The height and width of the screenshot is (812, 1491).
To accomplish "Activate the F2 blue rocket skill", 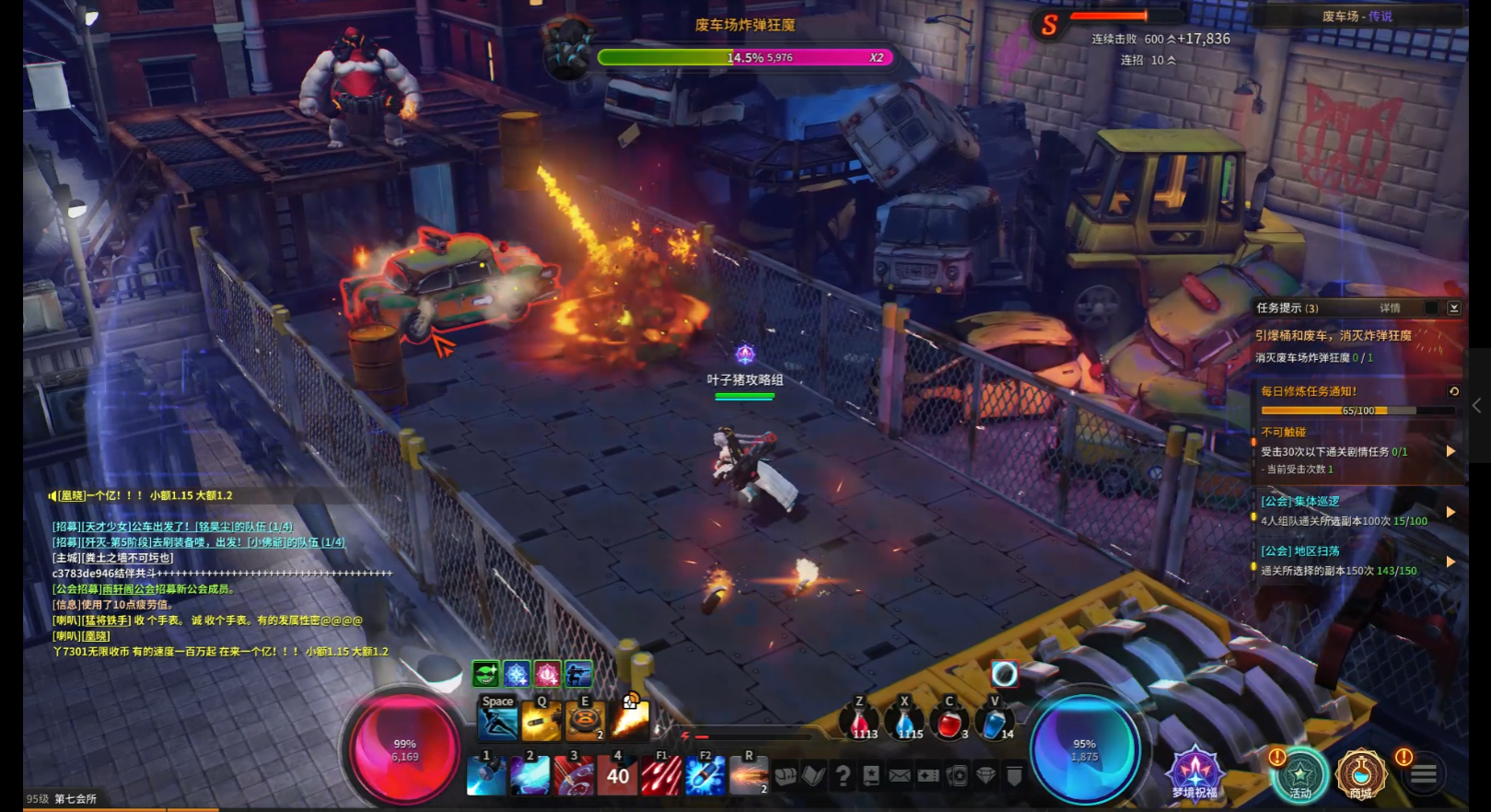I will 705,775.
